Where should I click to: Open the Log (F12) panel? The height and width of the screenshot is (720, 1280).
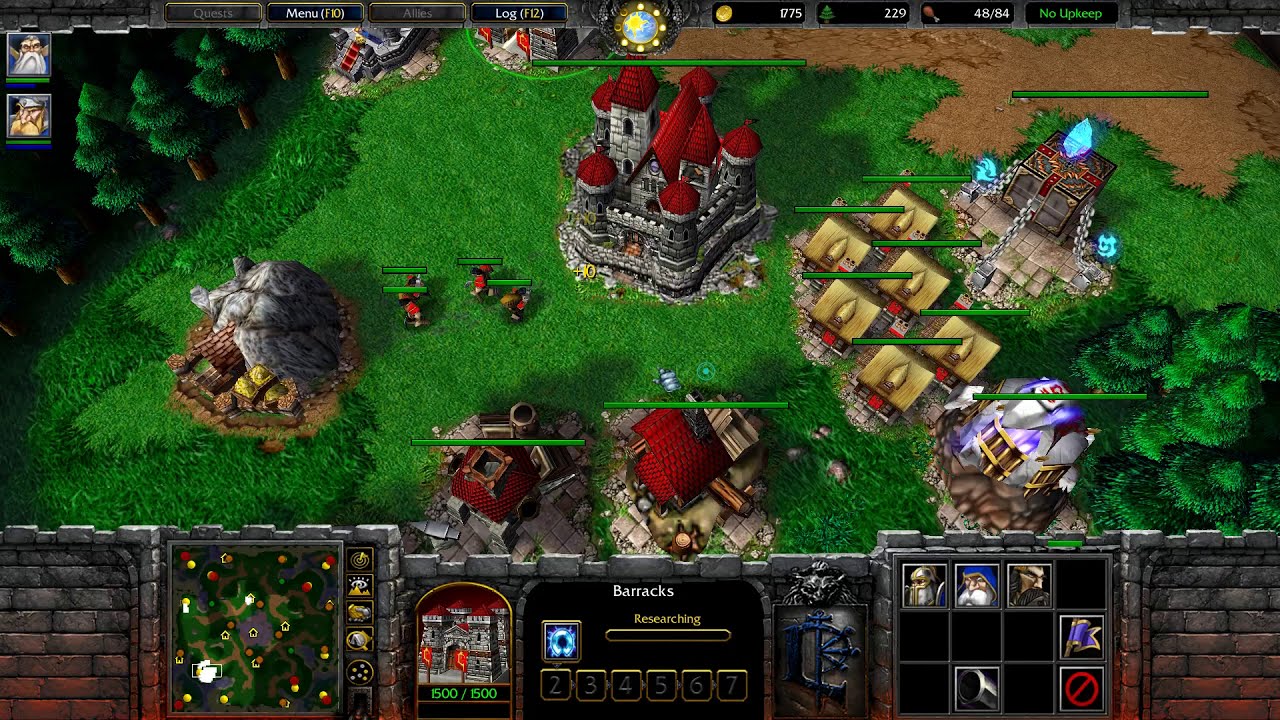pyautogui.click(x=518, y=13)
